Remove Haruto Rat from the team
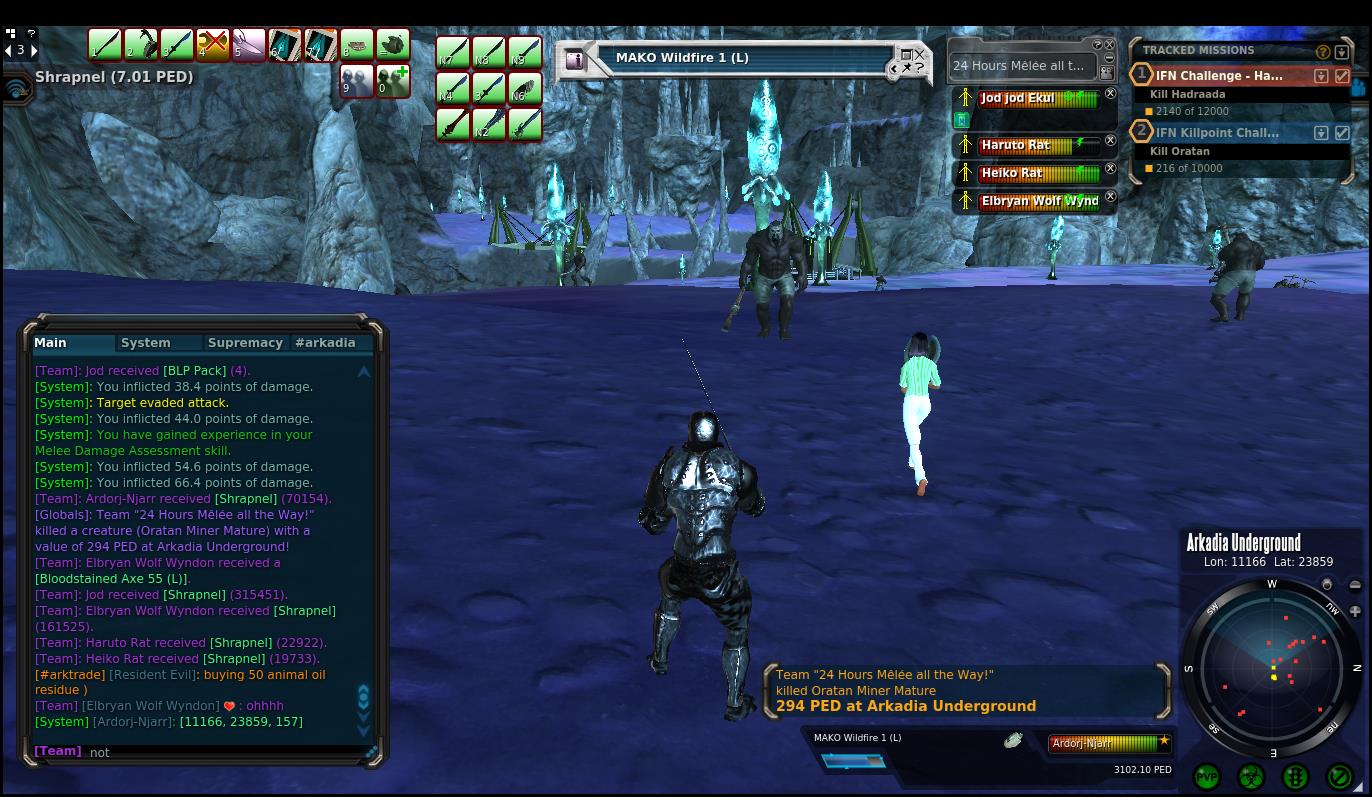This screenshot has height=797, width=1372. pos(1110,141)
